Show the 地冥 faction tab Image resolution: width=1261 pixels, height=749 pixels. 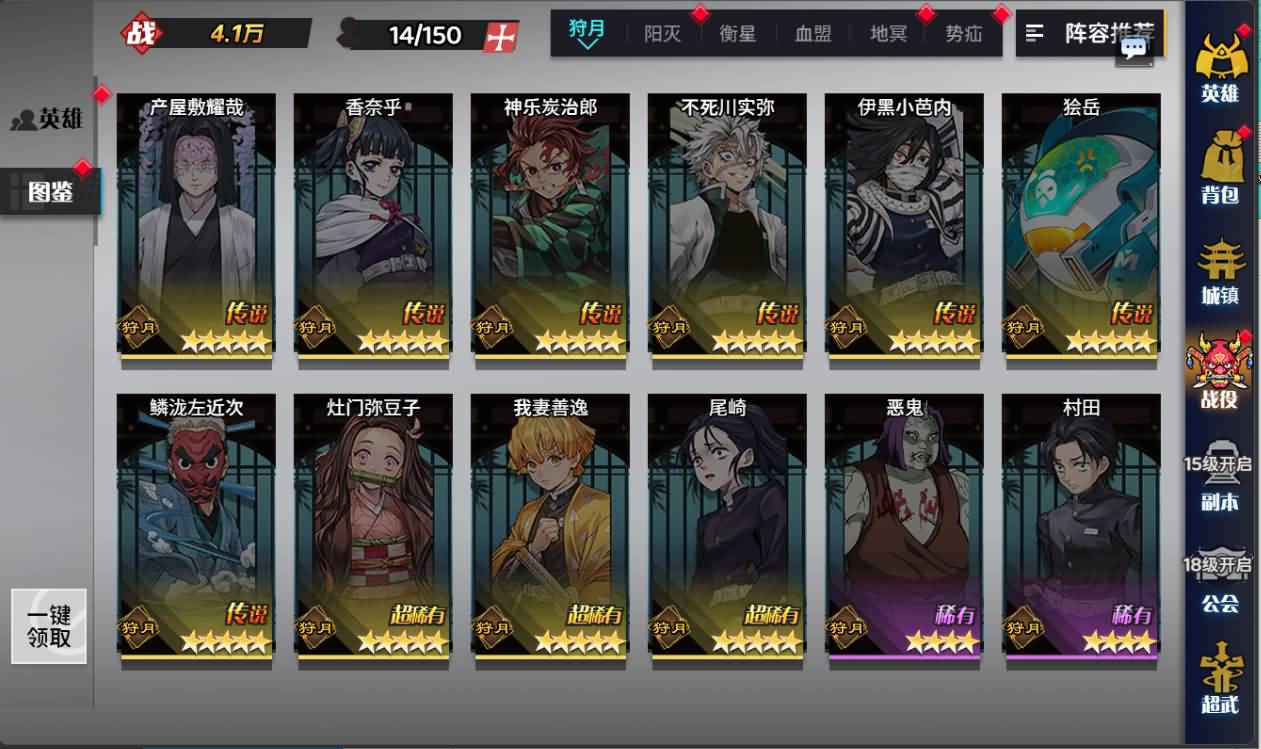tap(888, 34)
